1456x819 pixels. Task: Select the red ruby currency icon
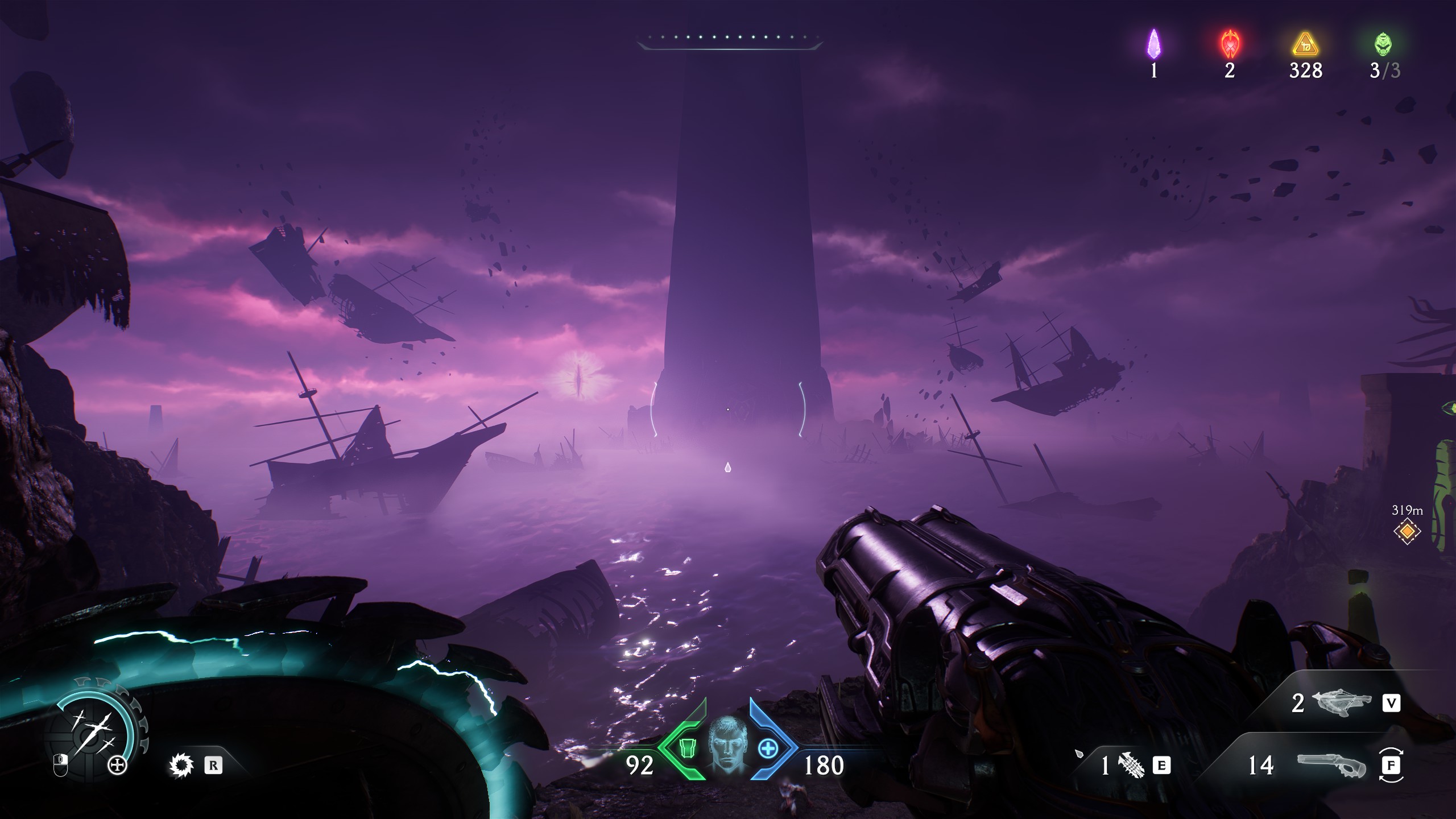1230,44
